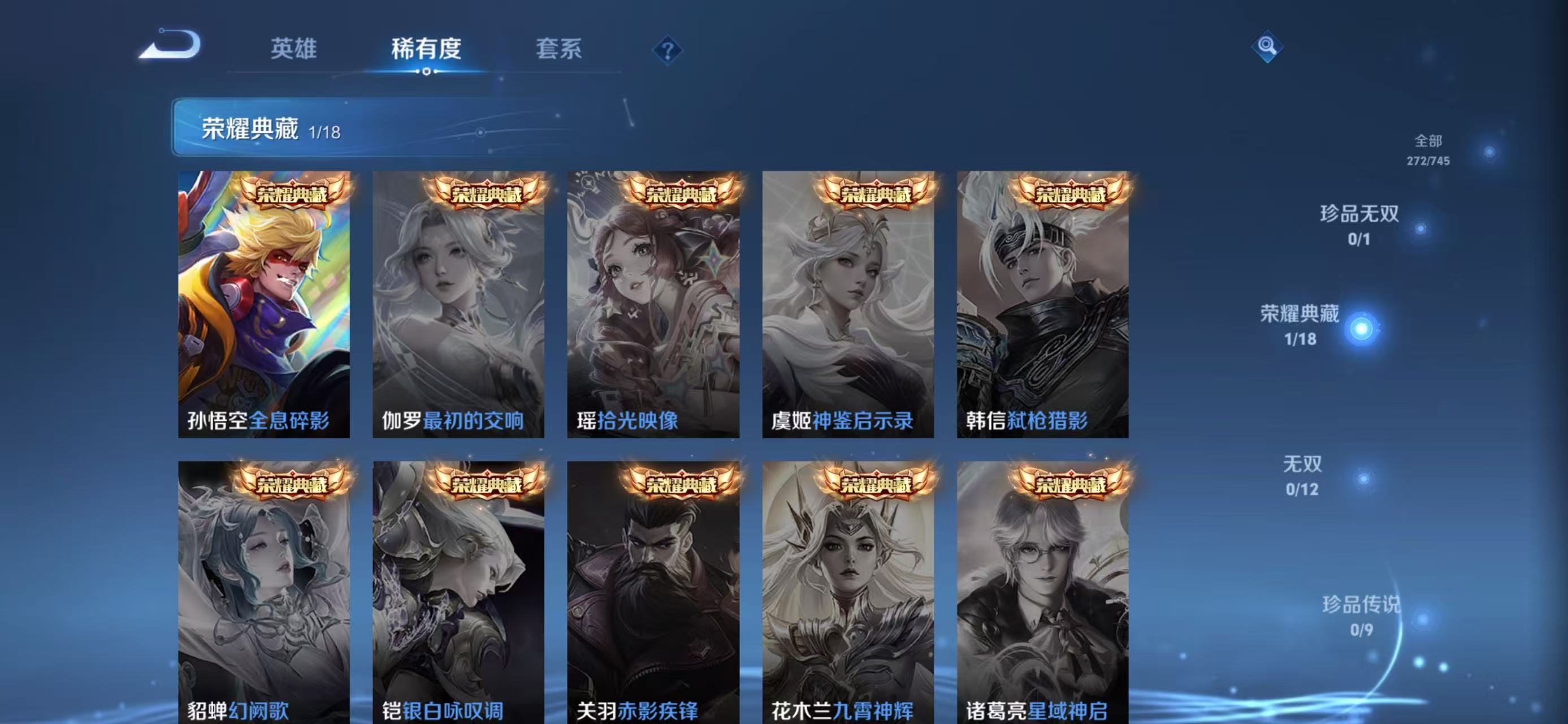Select the 稀有度 tab

tap(426, 49)
